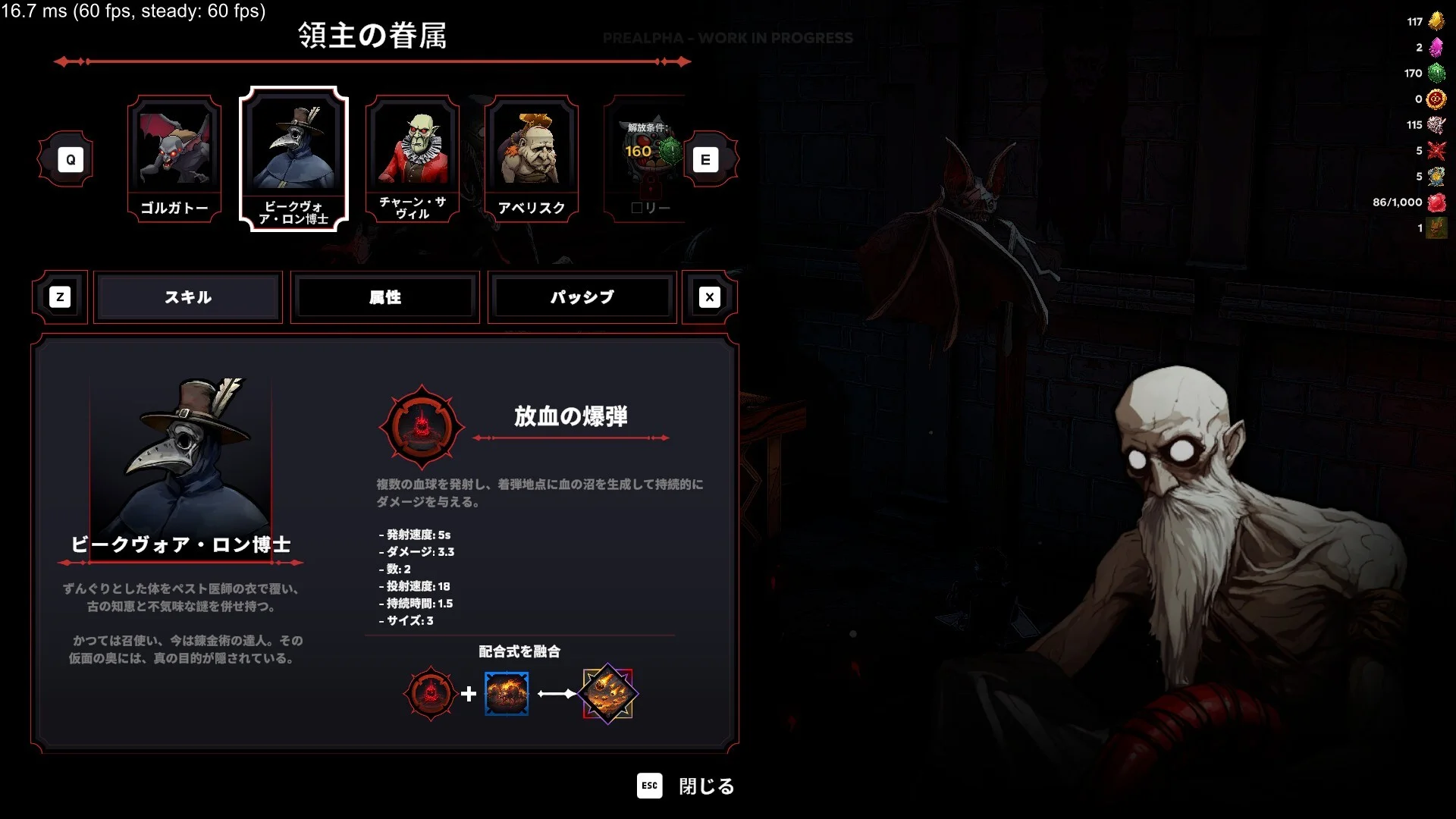Switch to the スキル tab
Viewport: 1456px width, 819px height.
188,297
